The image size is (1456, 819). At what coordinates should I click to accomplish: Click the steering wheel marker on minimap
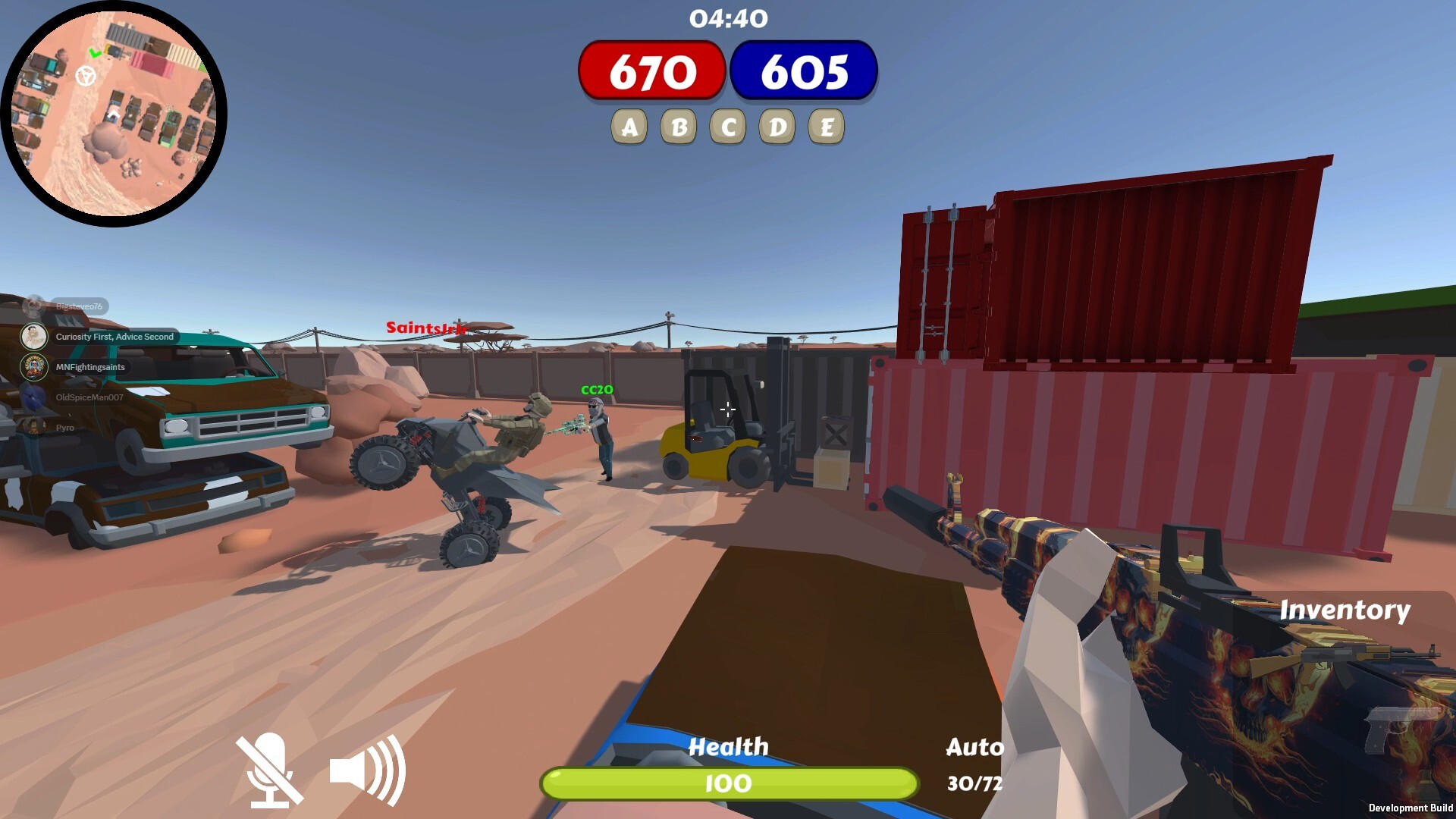click(x=86, y=77)
